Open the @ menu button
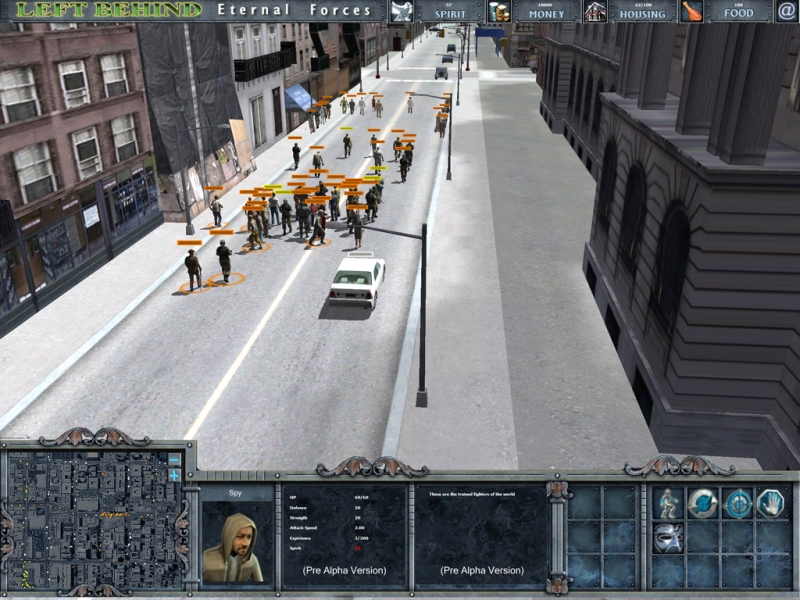 [786, 11]
